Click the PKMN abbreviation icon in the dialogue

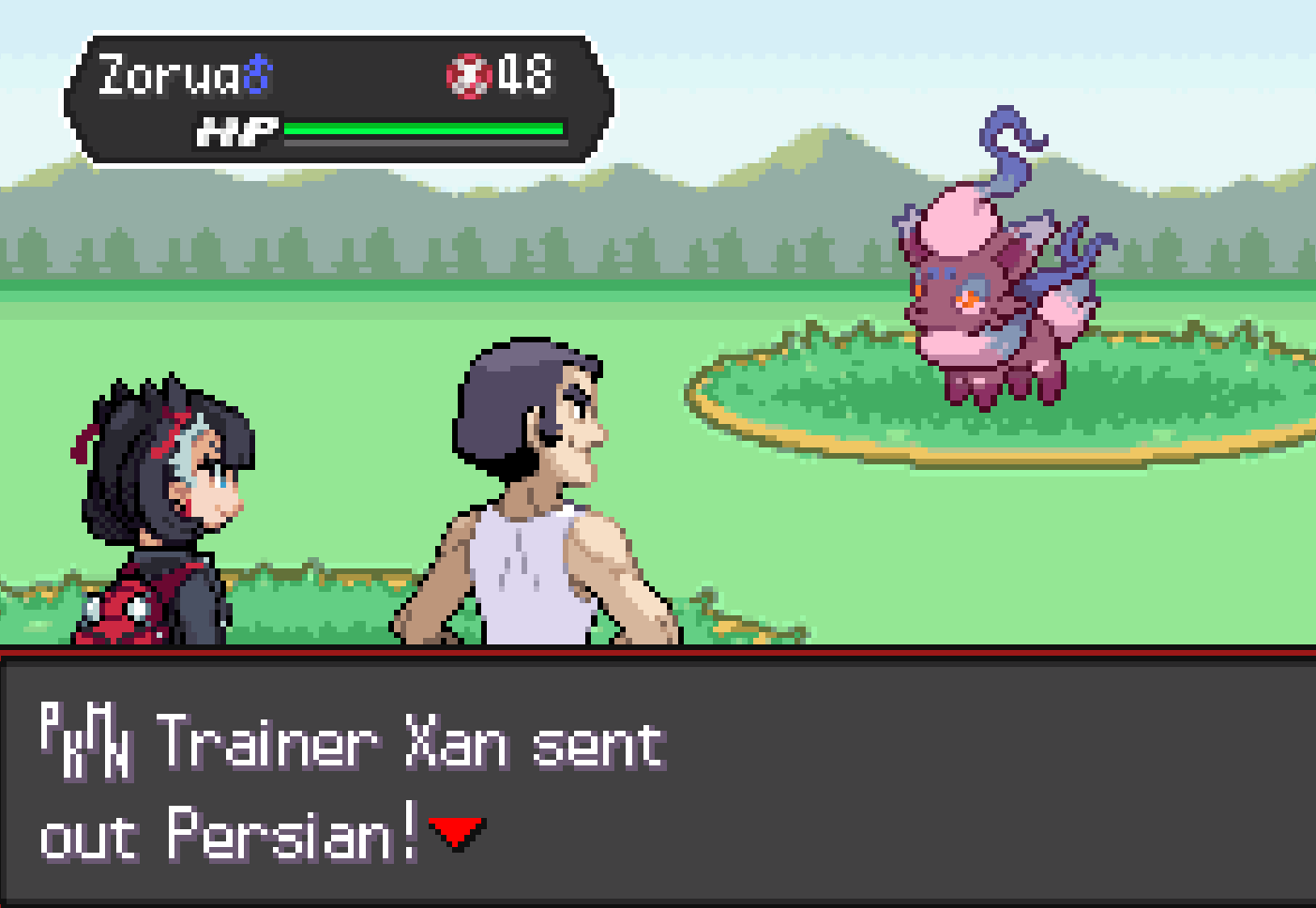(x=86, y=741)
